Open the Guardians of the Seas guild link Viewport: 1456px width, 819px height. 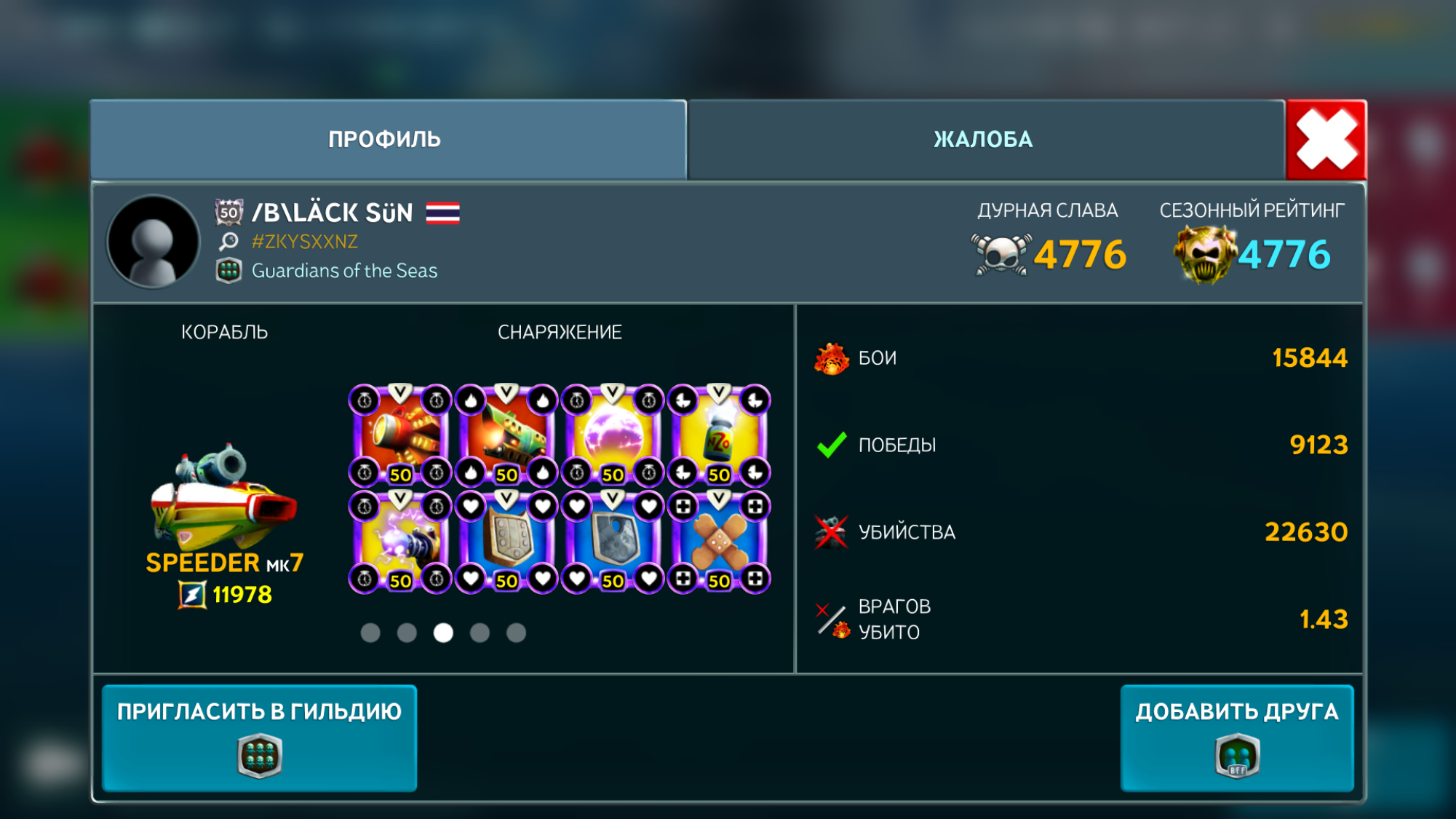click(x=344, y=271)
